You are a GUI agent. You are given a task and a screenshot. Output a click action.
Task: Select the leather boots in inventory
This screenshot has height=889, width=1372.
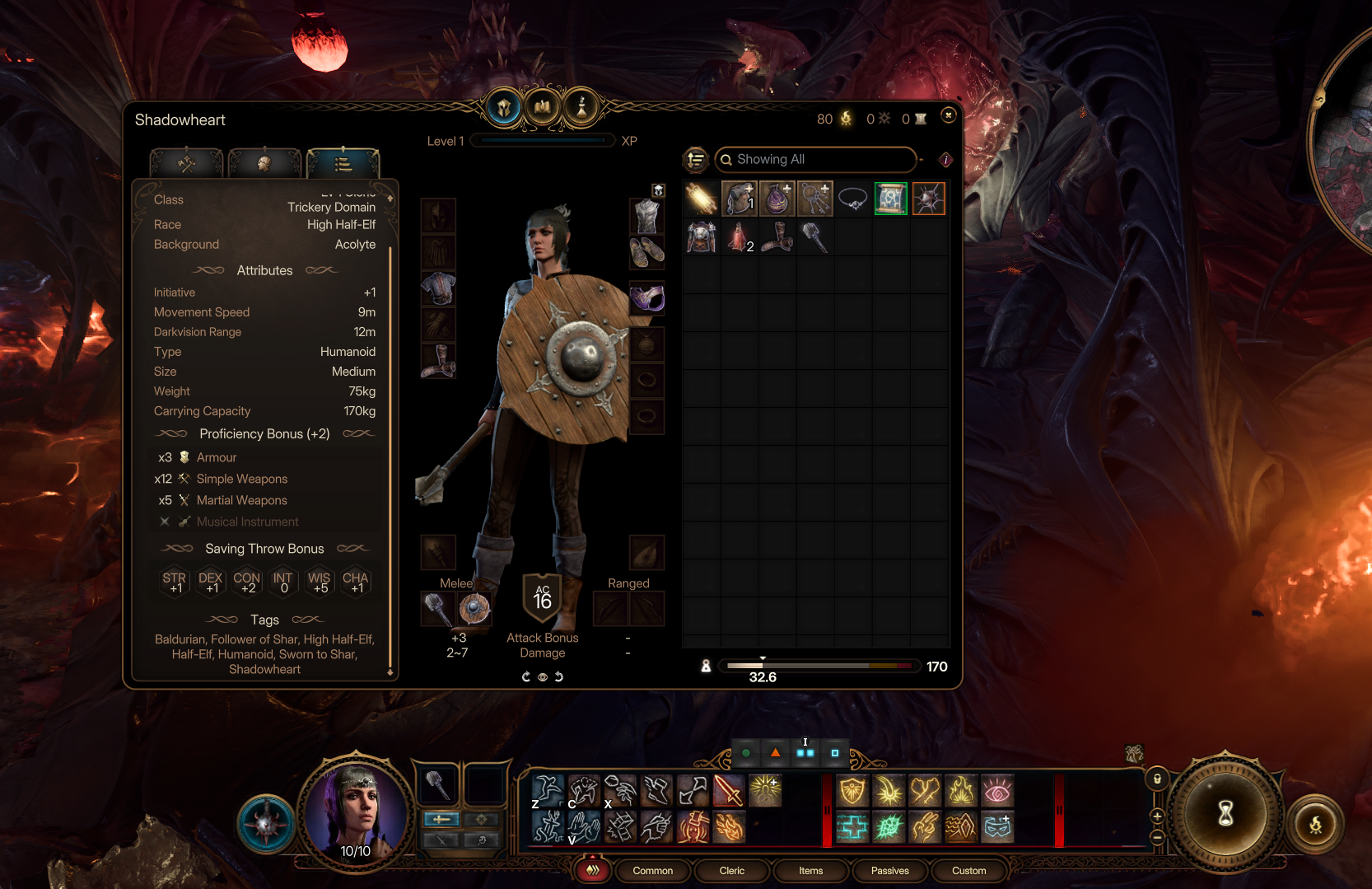[777, 238]
